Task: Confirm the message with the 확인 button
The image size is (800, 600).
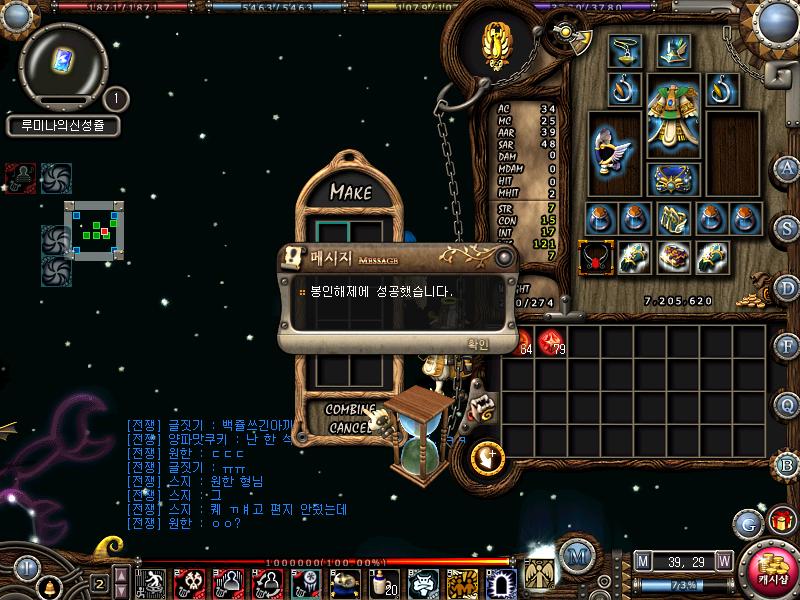Action: coord(478,344)
